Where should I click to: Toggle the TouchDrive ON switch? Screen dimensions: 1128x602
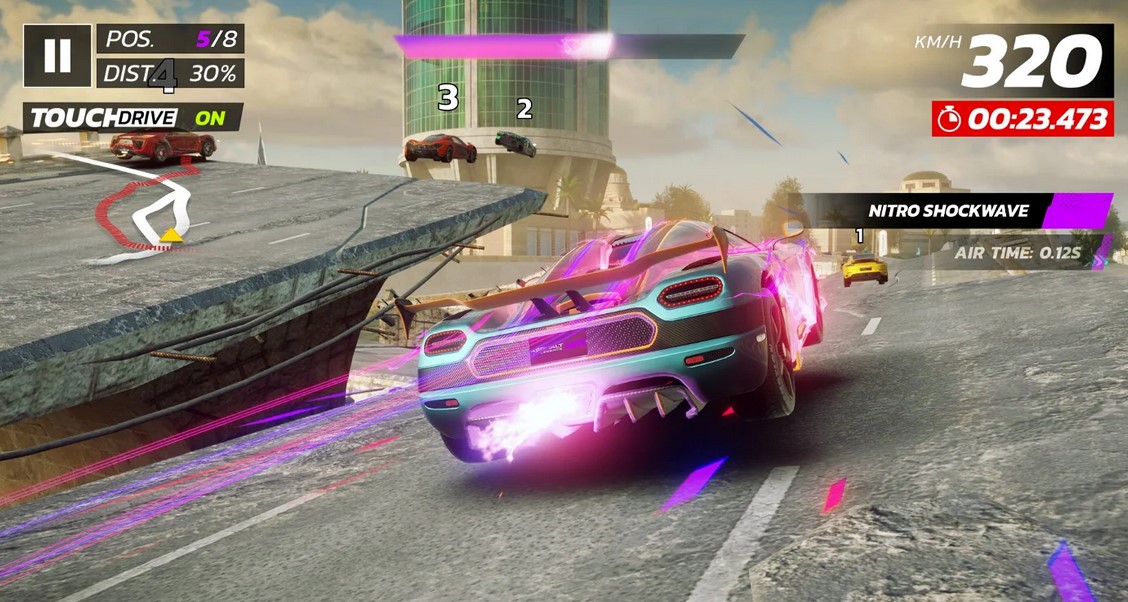pyautogui.click(x=210, y=117)
